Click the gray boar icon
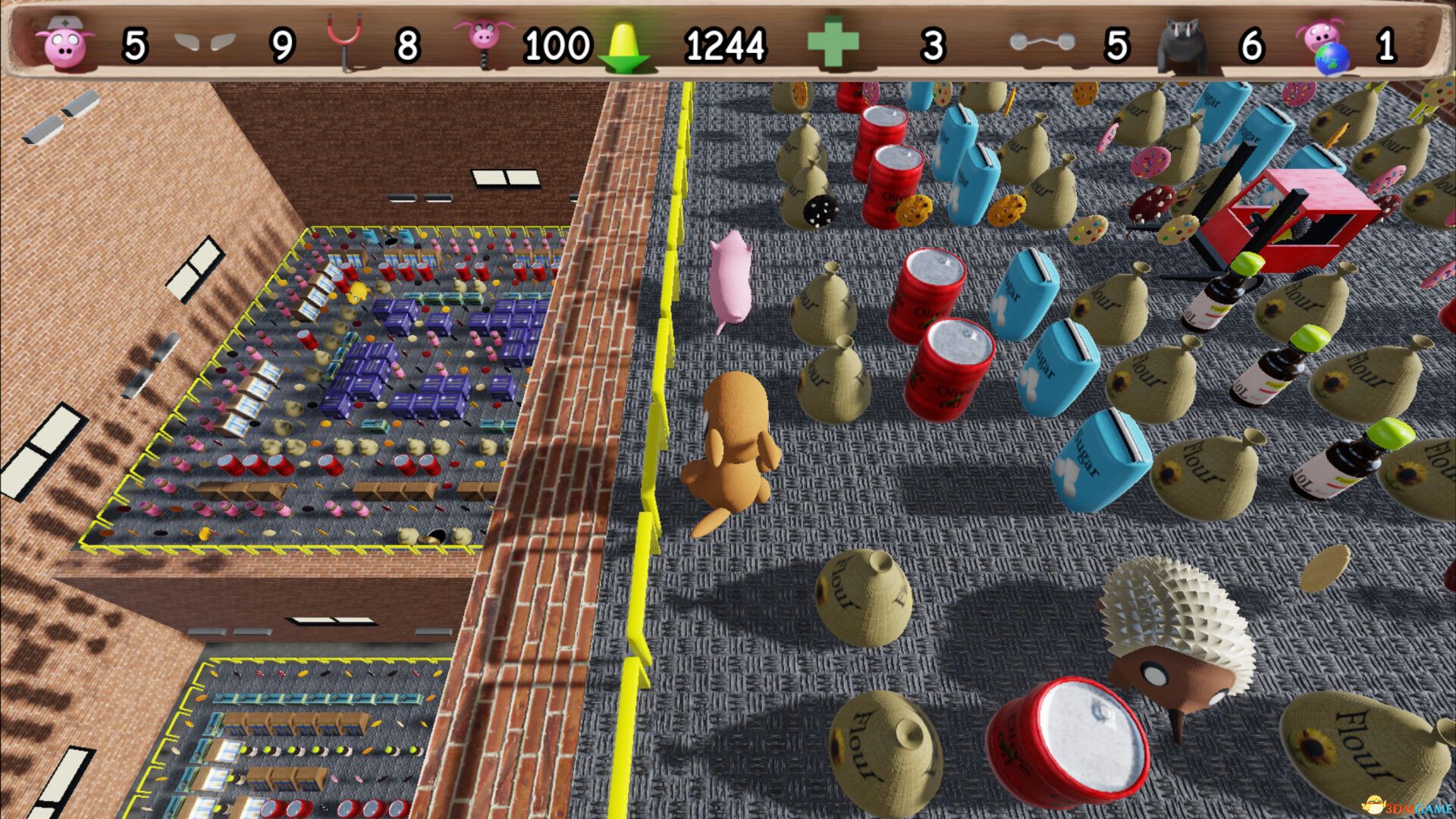The height and width of the screenshot is (819, 1456). pyautogui.click(x=1181, y=45)
